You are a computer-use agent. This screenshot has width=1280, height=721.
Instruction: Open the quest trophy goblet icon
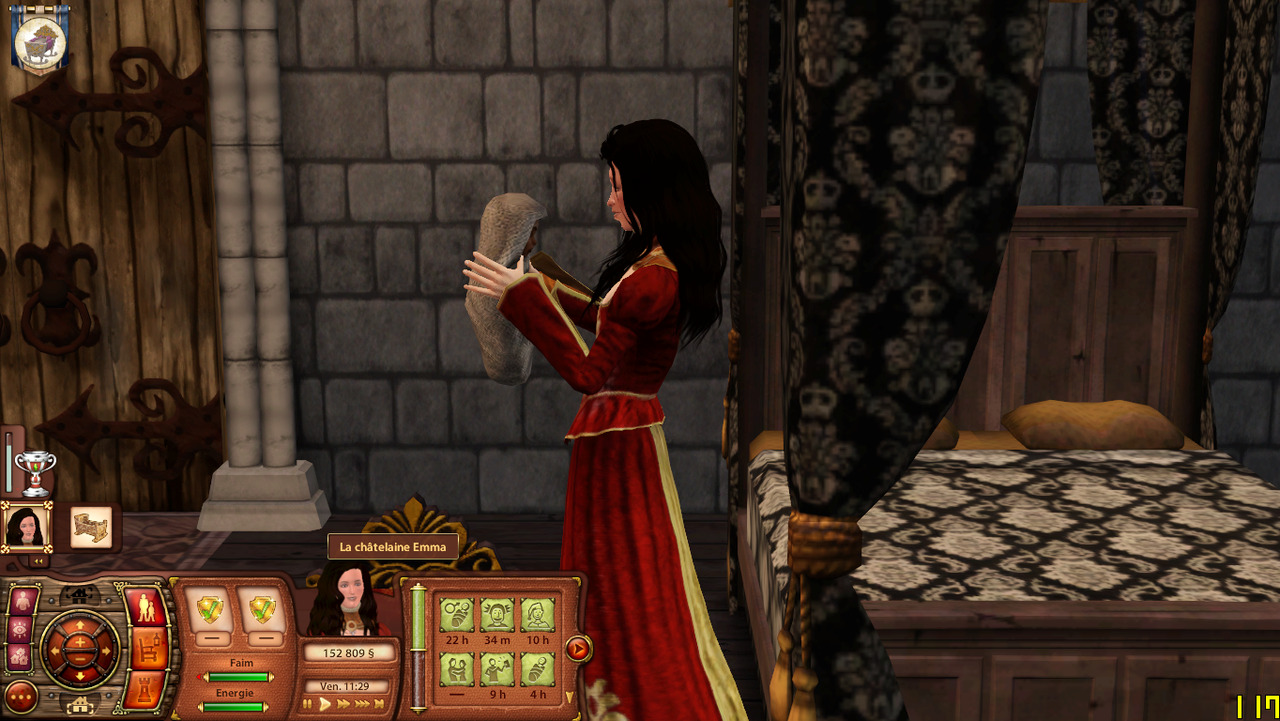pyautogui.click(x=35, y=473)
